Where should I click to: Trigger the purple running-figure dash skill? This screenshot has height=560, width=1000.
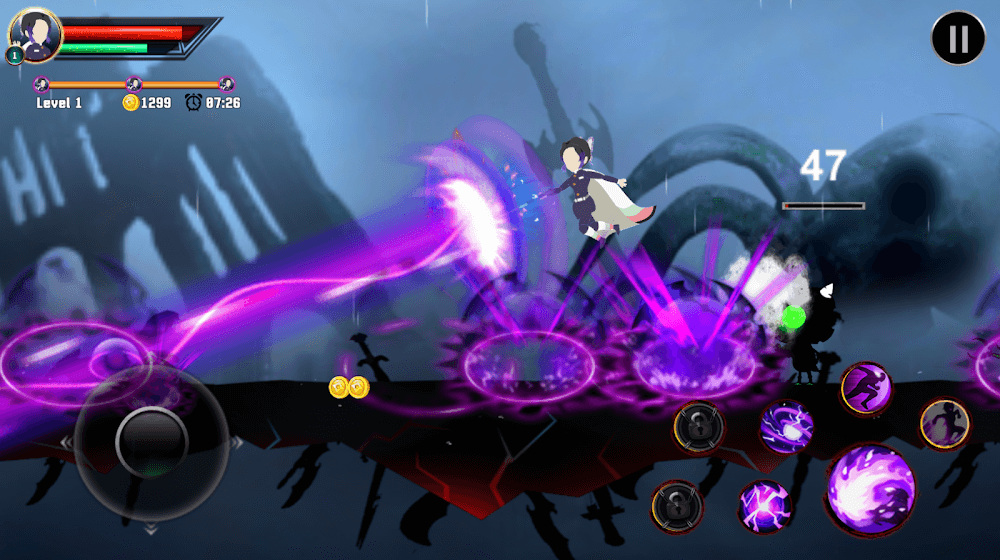[865, 388]
